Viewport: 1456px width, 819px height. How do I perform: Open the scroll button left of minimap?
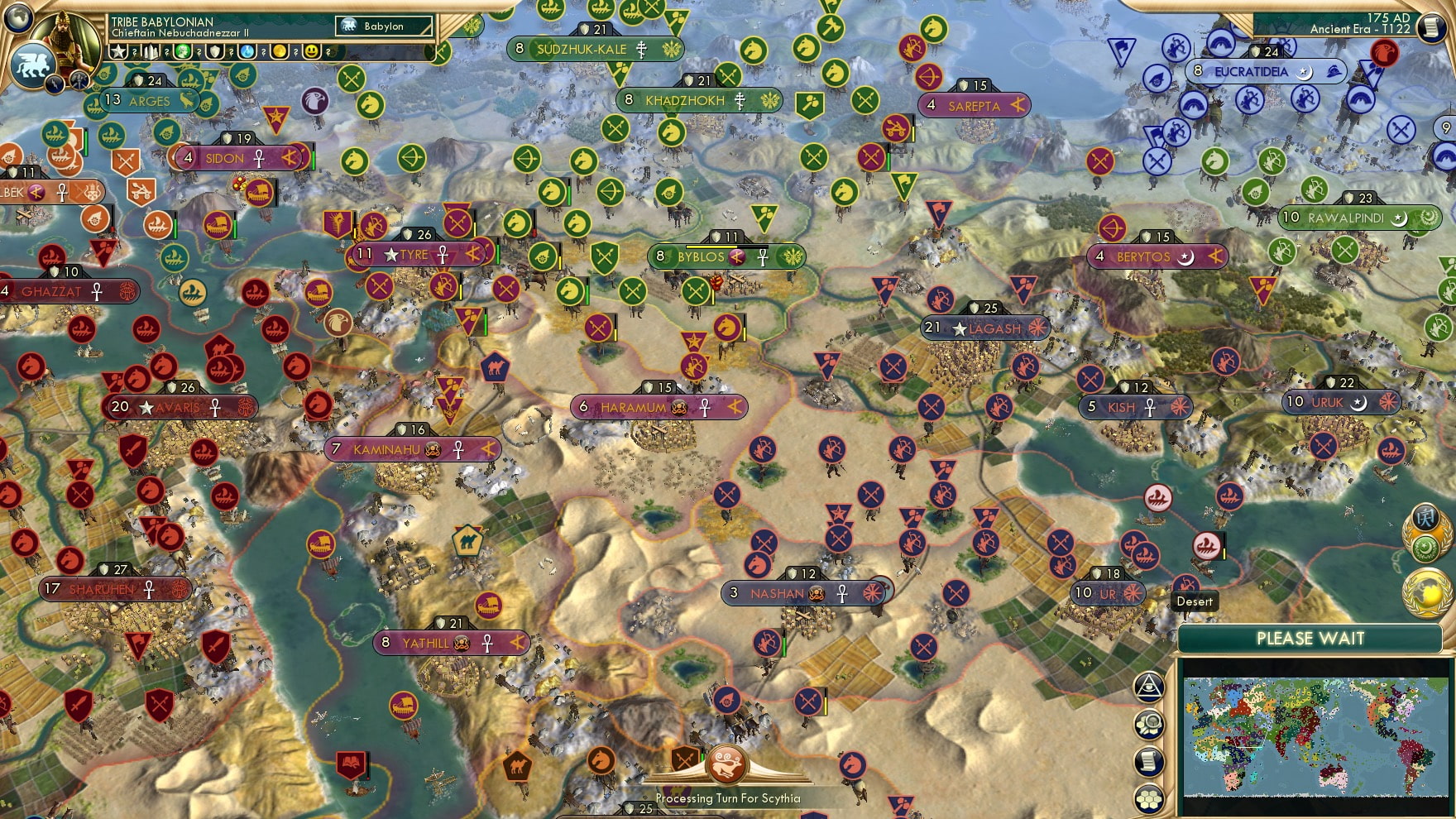tap(1149, 761)
